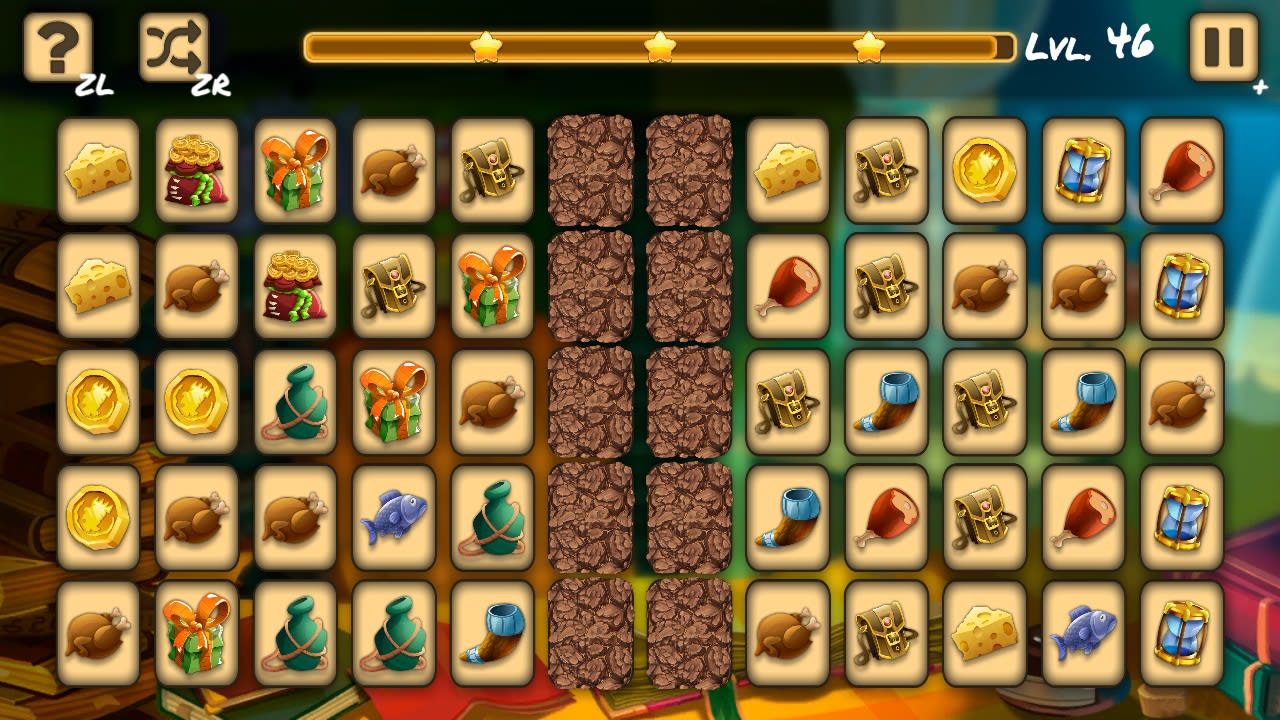Select a brown leather backpack tile

tap(886, 169)
